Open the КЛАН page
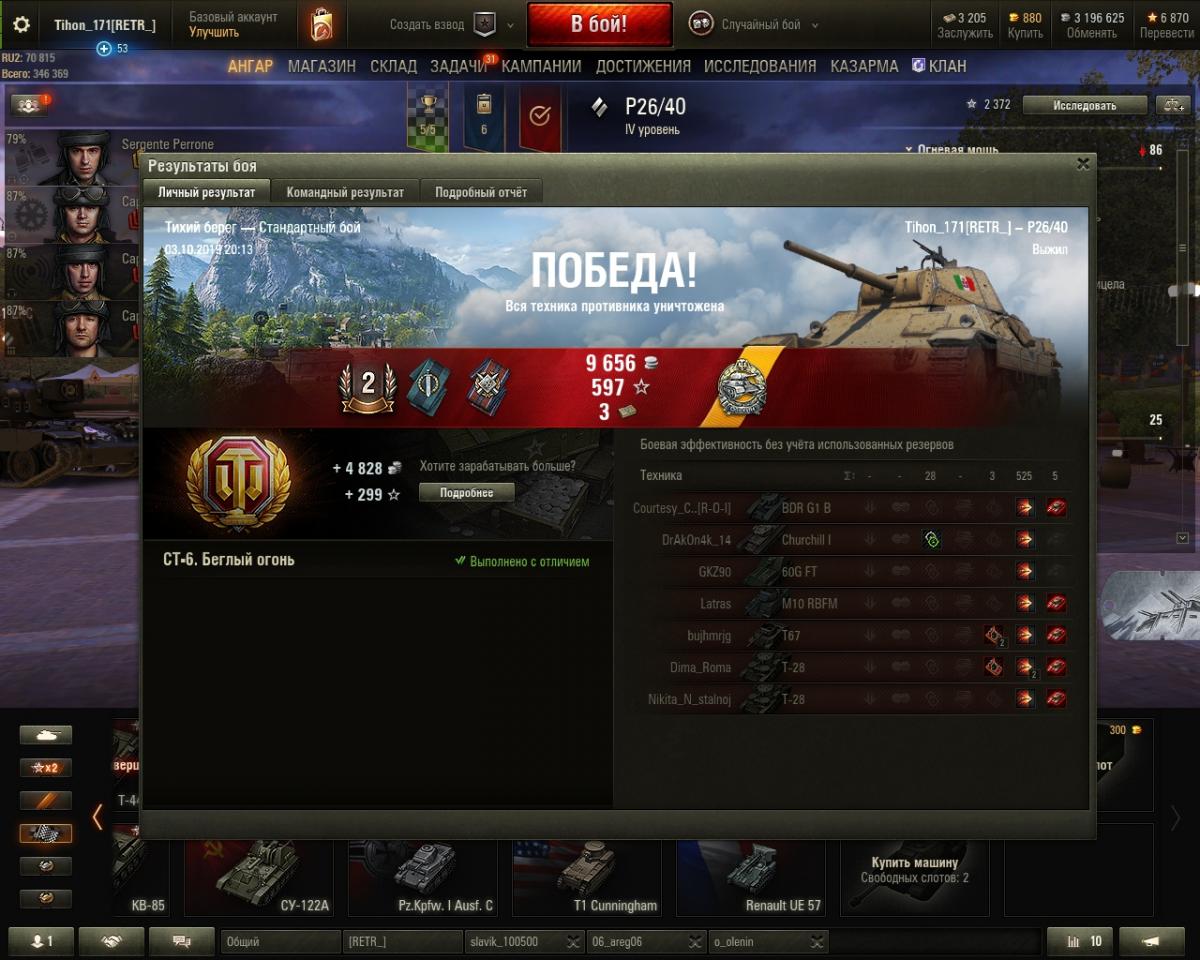The height and width of the screenshot is (960, 1200). click(x=939, y=66)
